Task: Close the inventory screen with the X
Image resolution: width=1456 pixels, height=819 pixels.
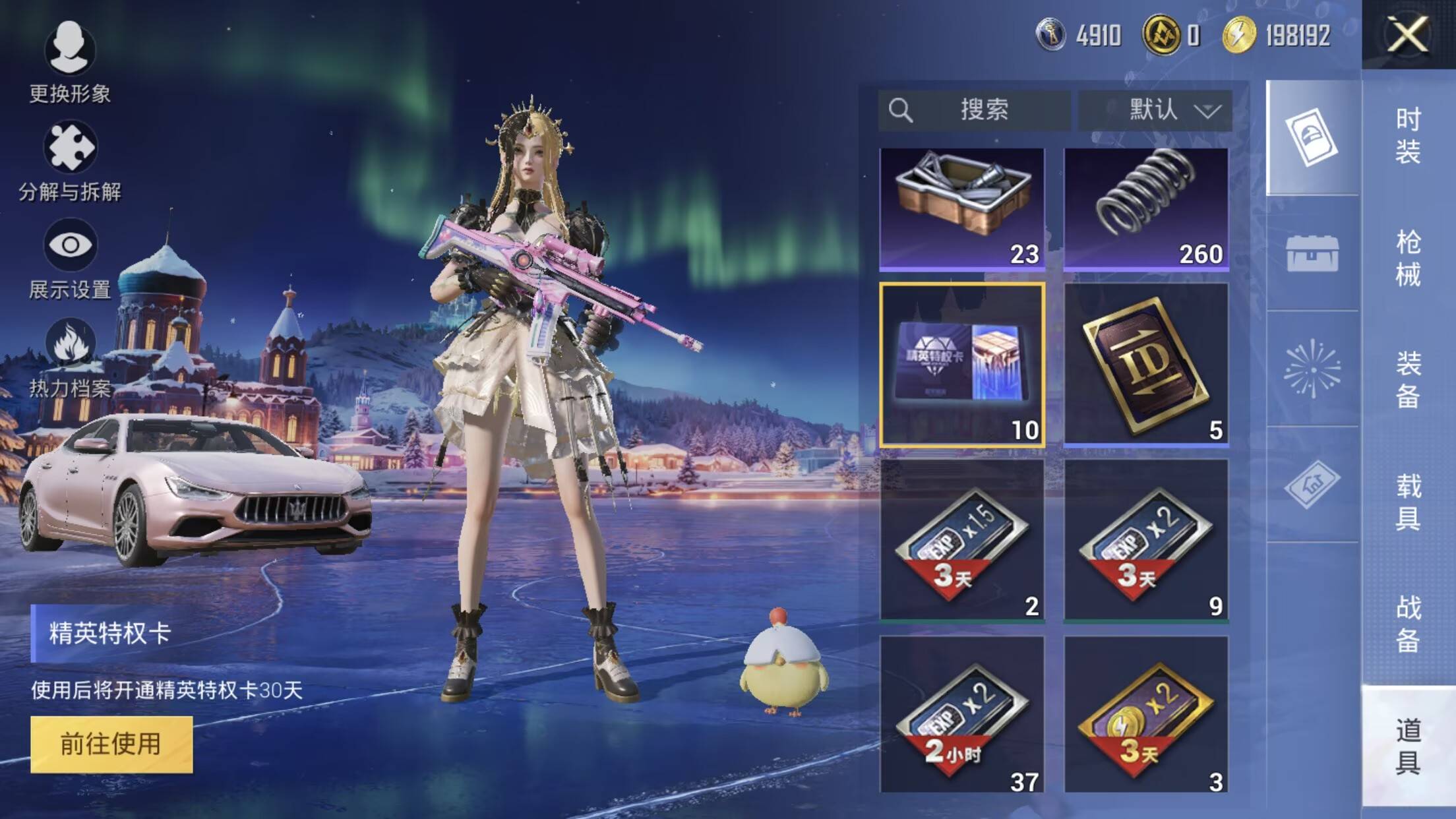Action: pyautogui.click(x=1408, y=34)
